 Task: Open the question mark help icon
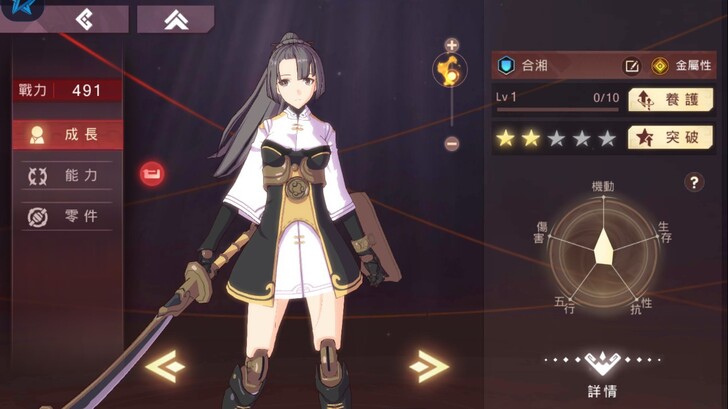click(x=694, y=182)
